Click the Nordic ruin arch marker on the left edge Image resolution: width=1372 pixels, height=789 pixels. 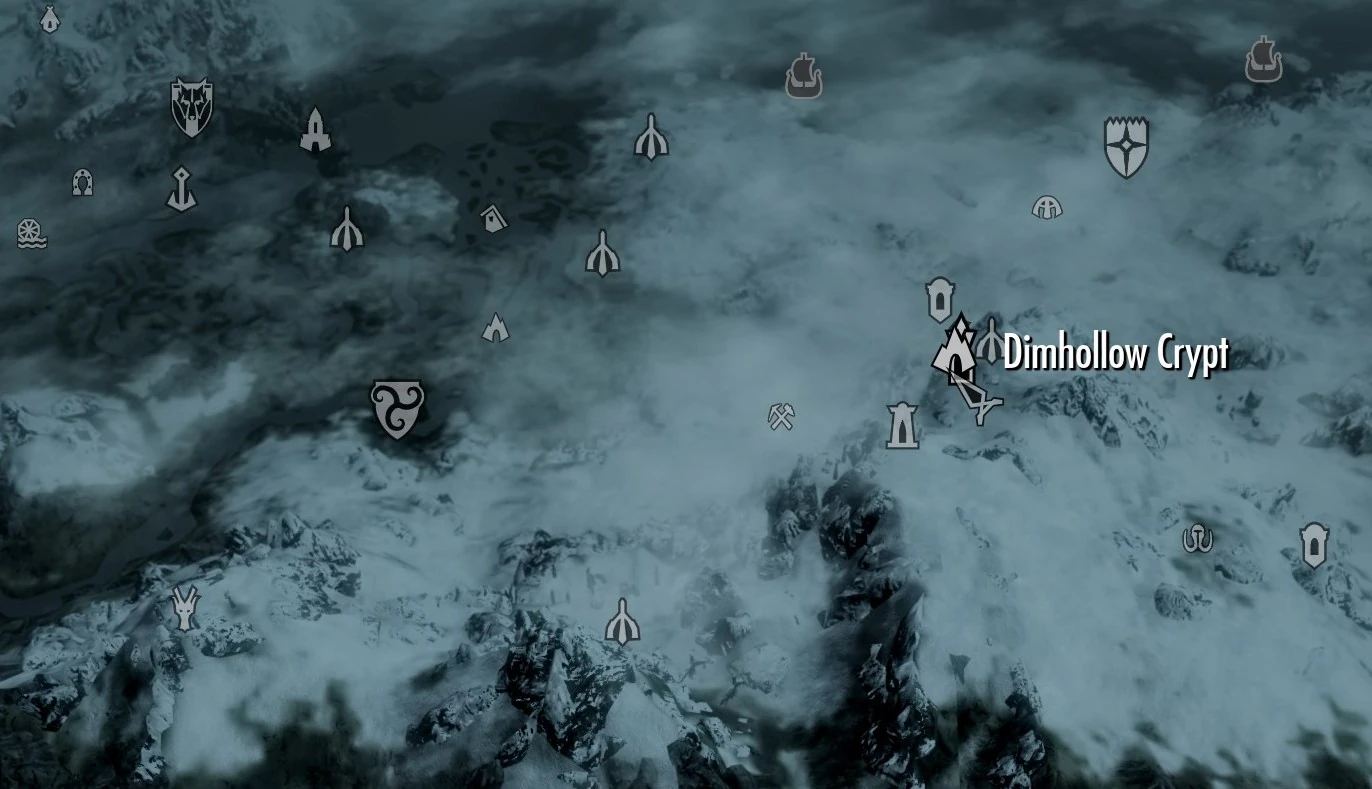pyautogui.click(x=82, y=183)
